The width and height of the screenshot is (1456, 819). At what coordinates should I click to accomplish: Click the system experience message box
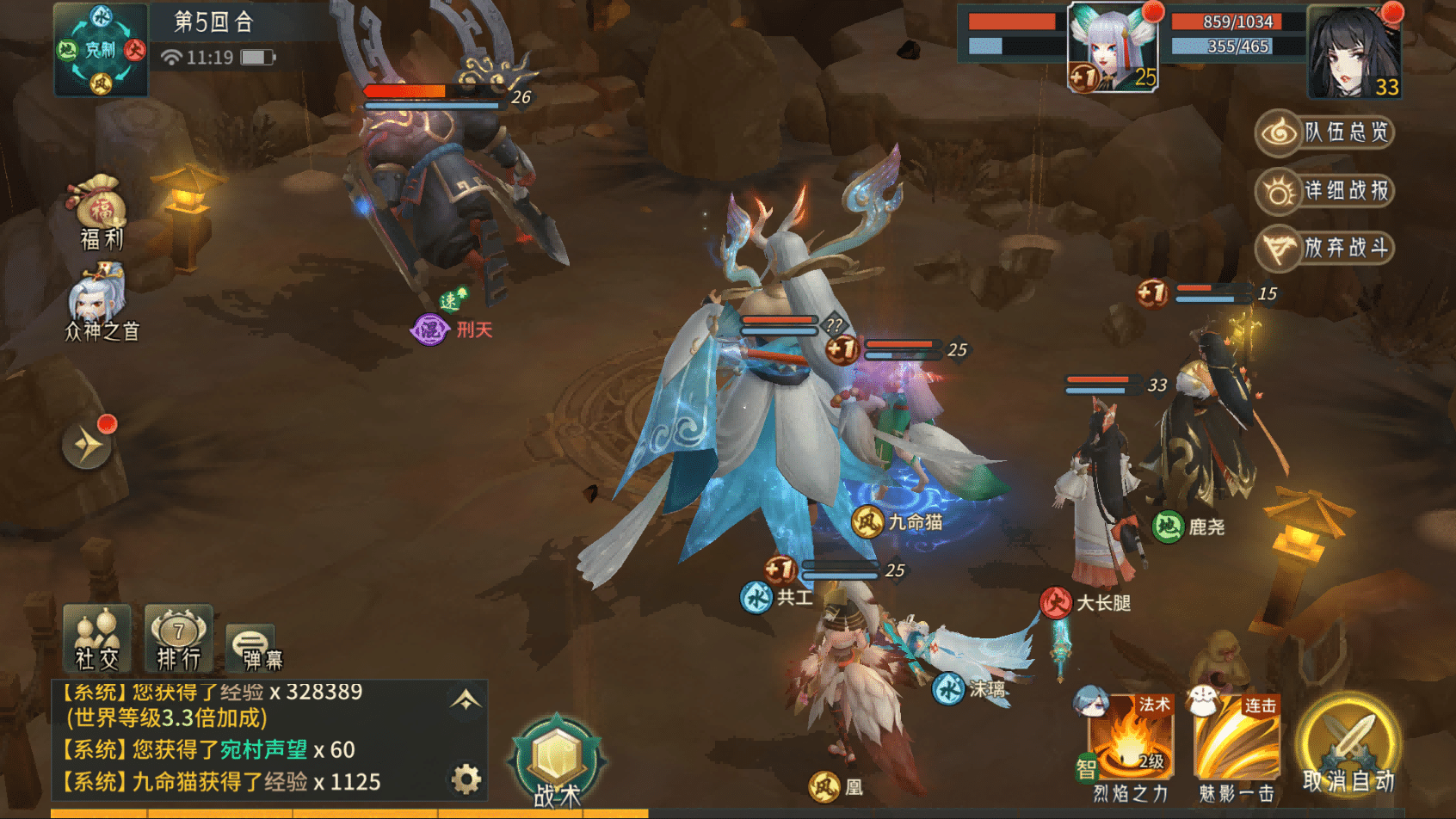[250, 738]
